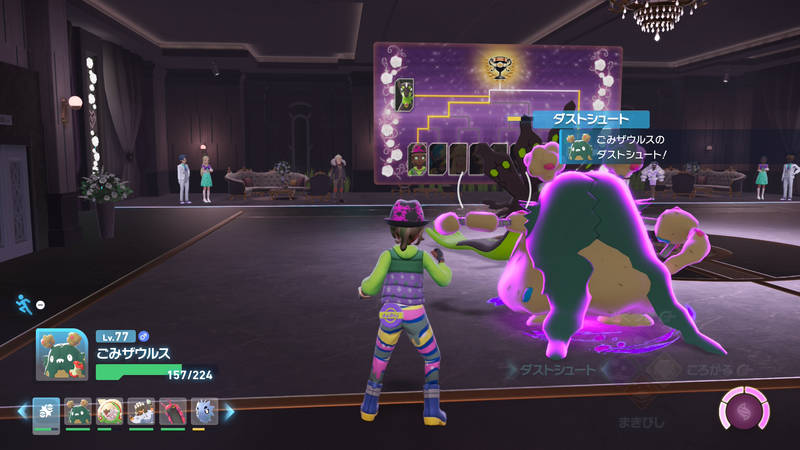
Task: Select the brown fighting Pokémon party slot
Action: (141, 410)
